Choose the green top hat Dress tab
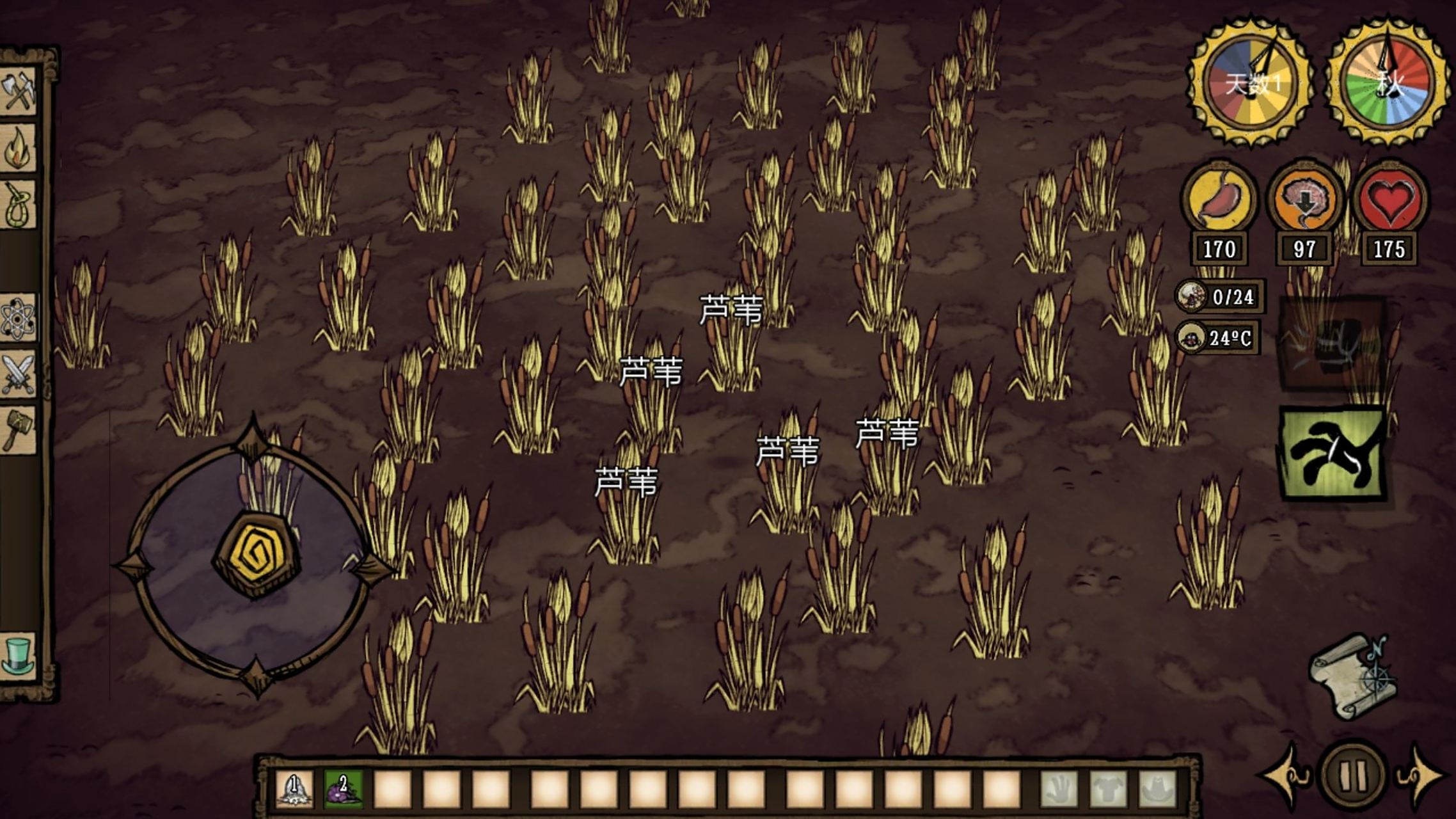 [19, 656]
